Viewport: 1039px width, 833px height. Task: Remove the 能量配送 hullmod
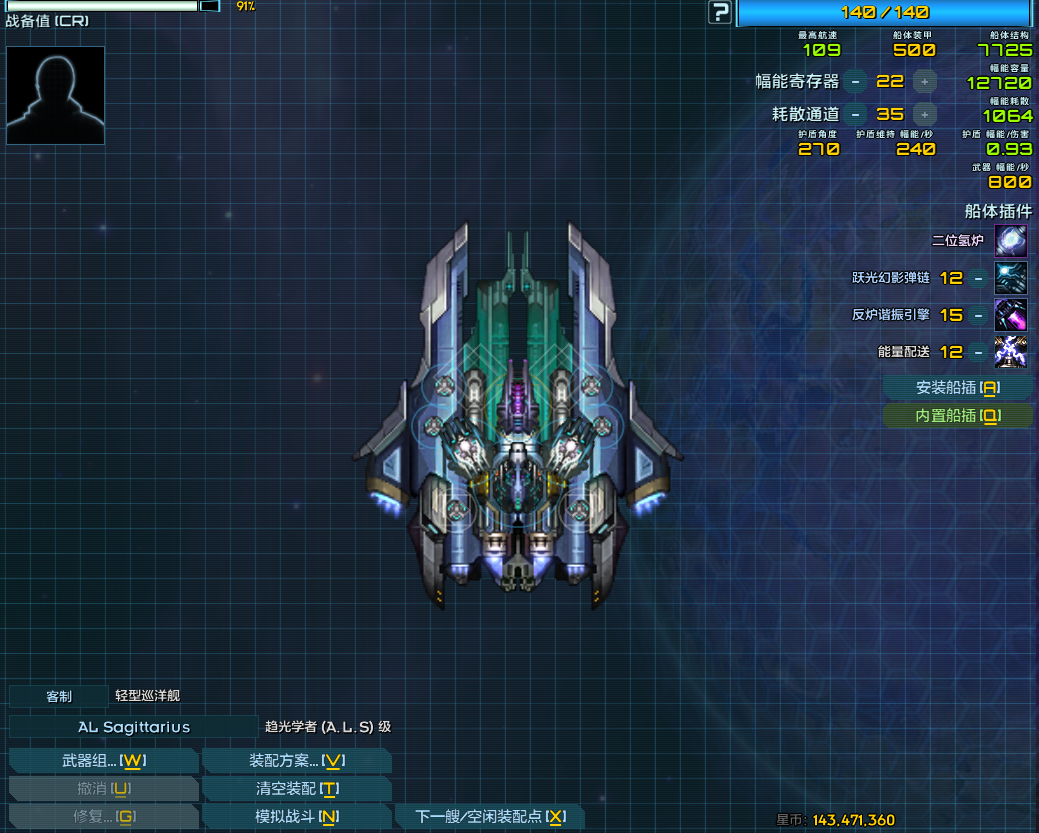977,352
